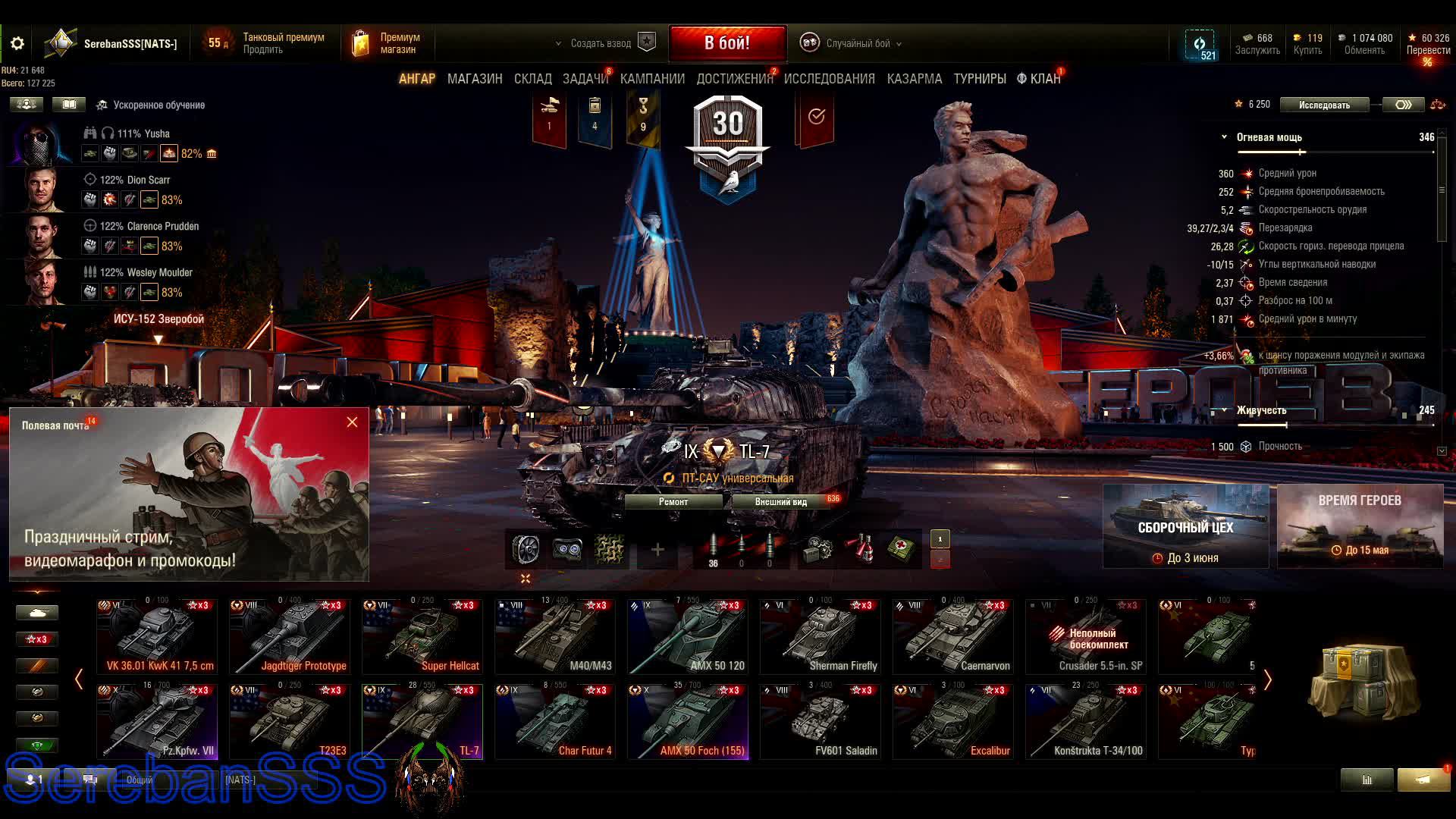Open the first aid kit consumable slot
1456x819 pixels.
tap(901, 548)
